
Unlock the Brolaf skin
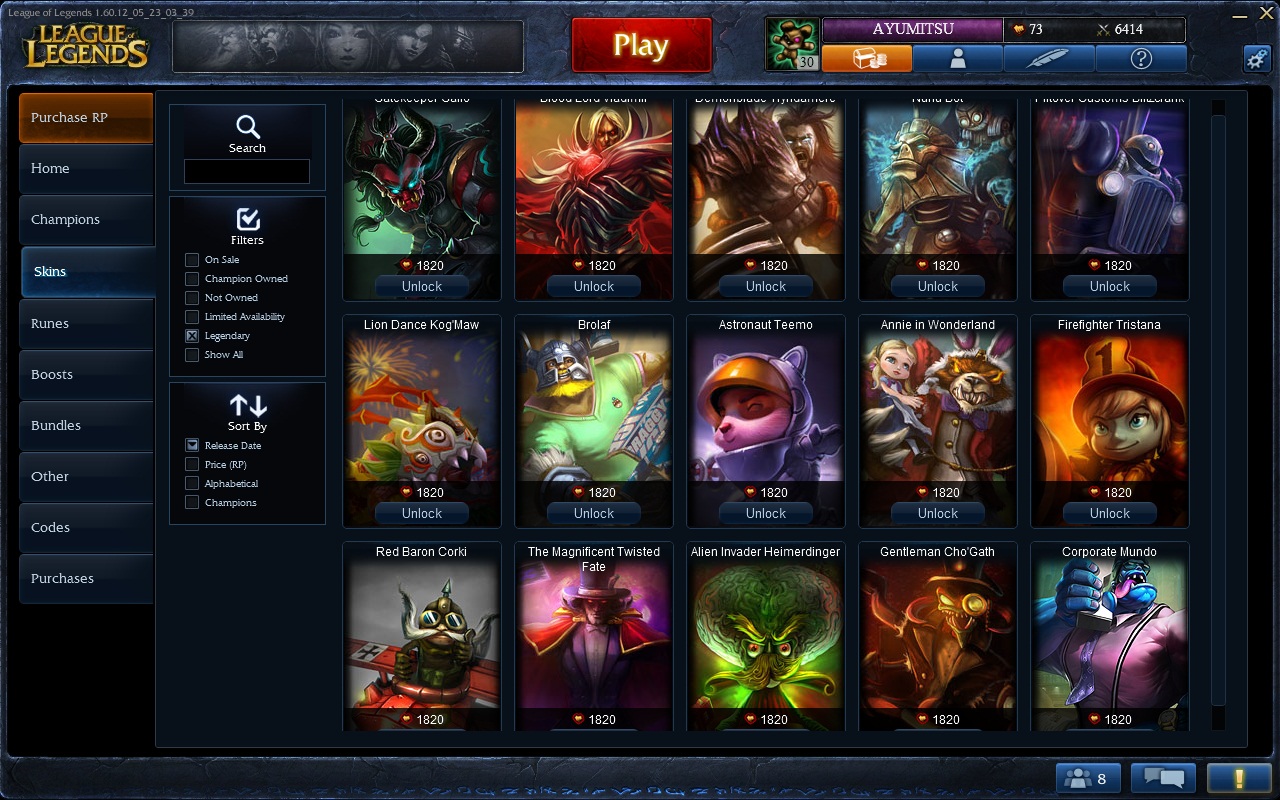pyautogui.click(x=594, y=513)
